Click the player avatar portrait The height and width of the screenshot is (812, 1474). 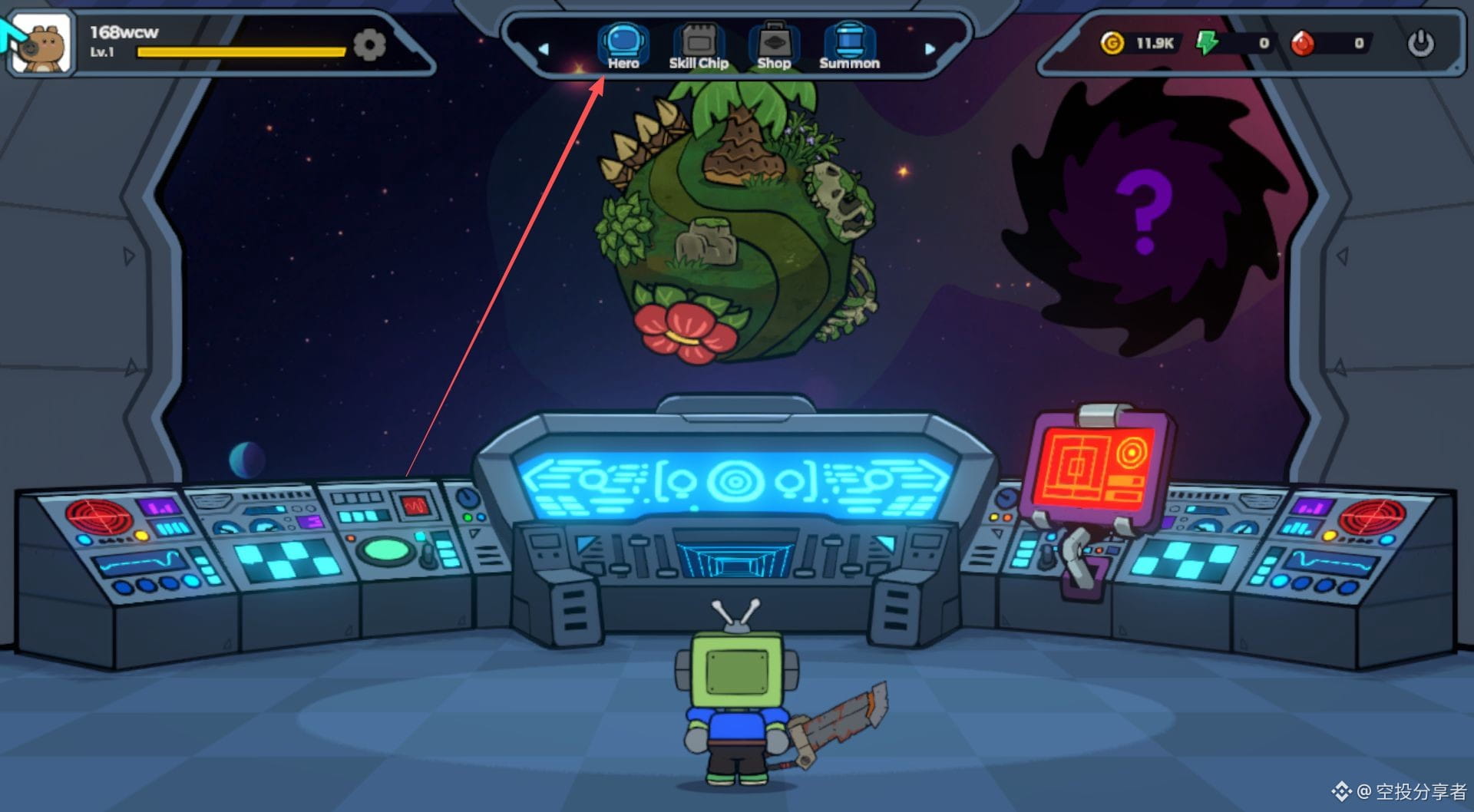[x=42, y=45]
